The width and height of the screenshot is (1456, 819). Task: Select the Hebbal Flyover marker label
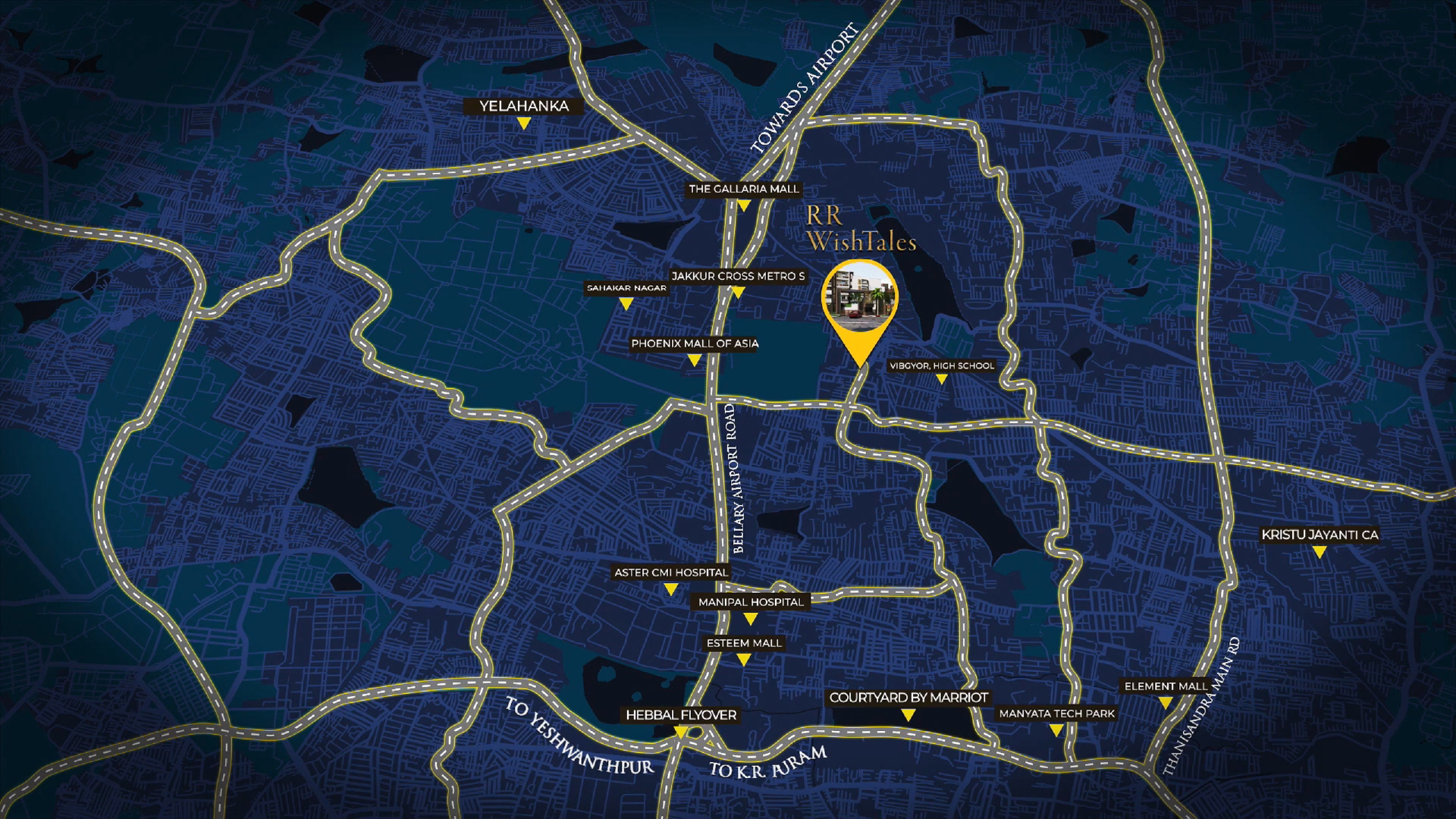point(680,715)
